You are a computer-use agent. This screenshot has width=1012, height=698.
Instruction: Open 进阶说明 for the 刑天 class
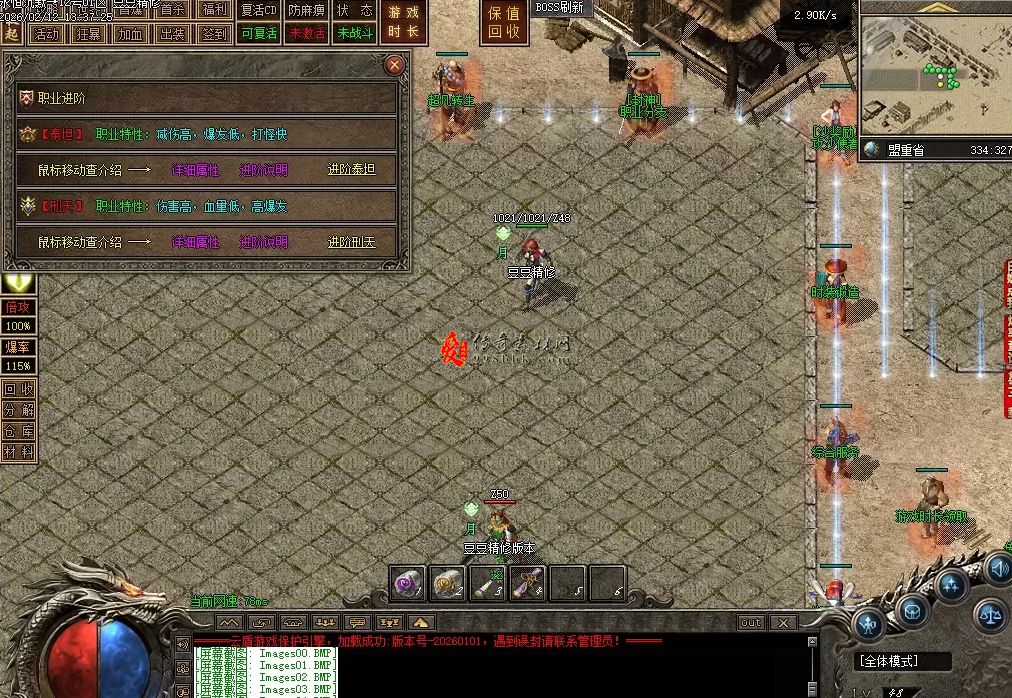pos(264,242)
